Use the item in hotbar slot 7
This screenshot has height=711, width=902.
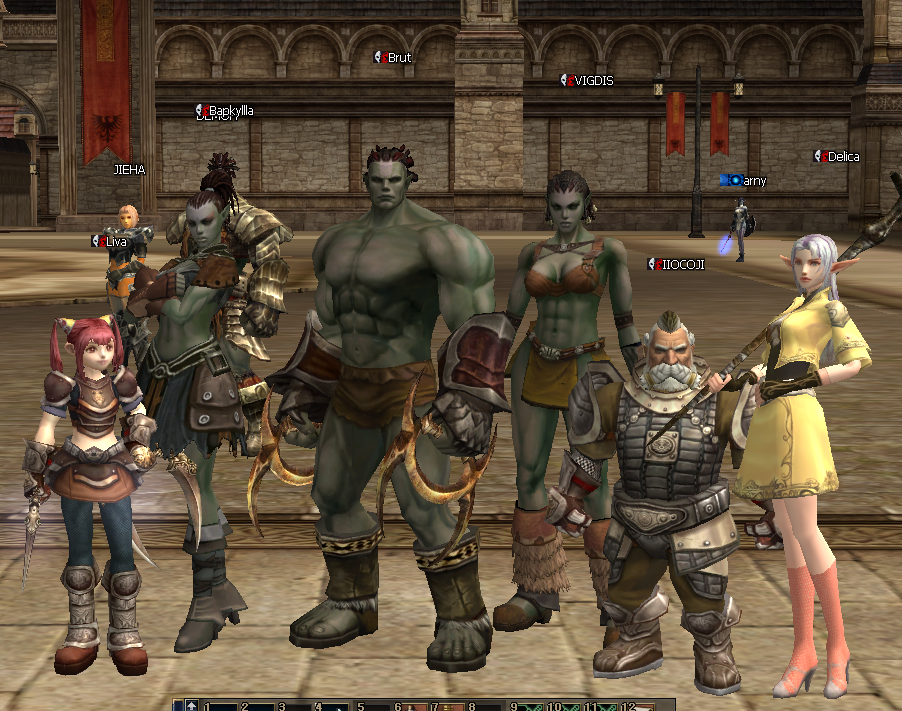pos(446,706)
